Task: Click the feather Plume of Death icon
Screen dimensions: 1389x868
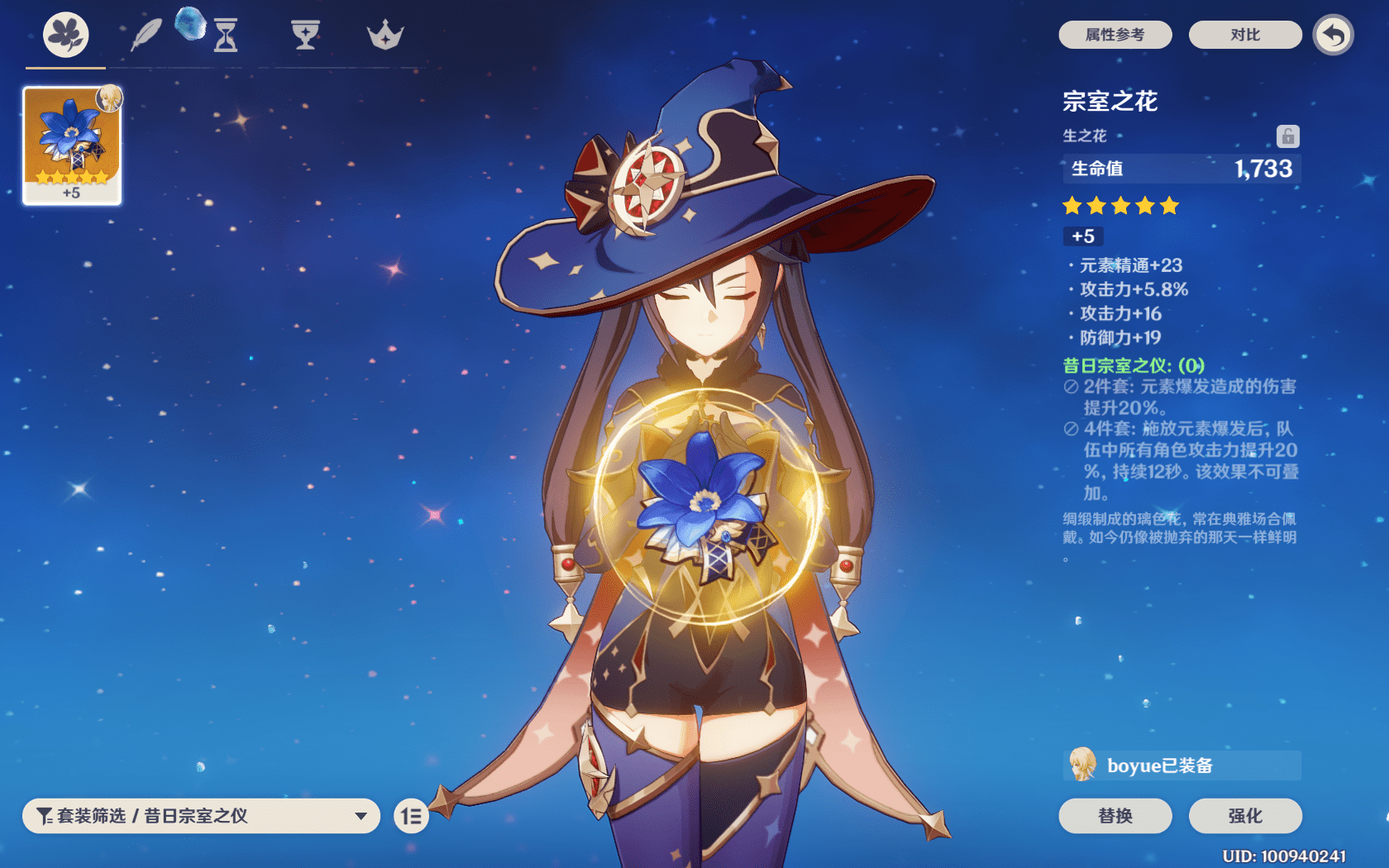Action: 146,35
